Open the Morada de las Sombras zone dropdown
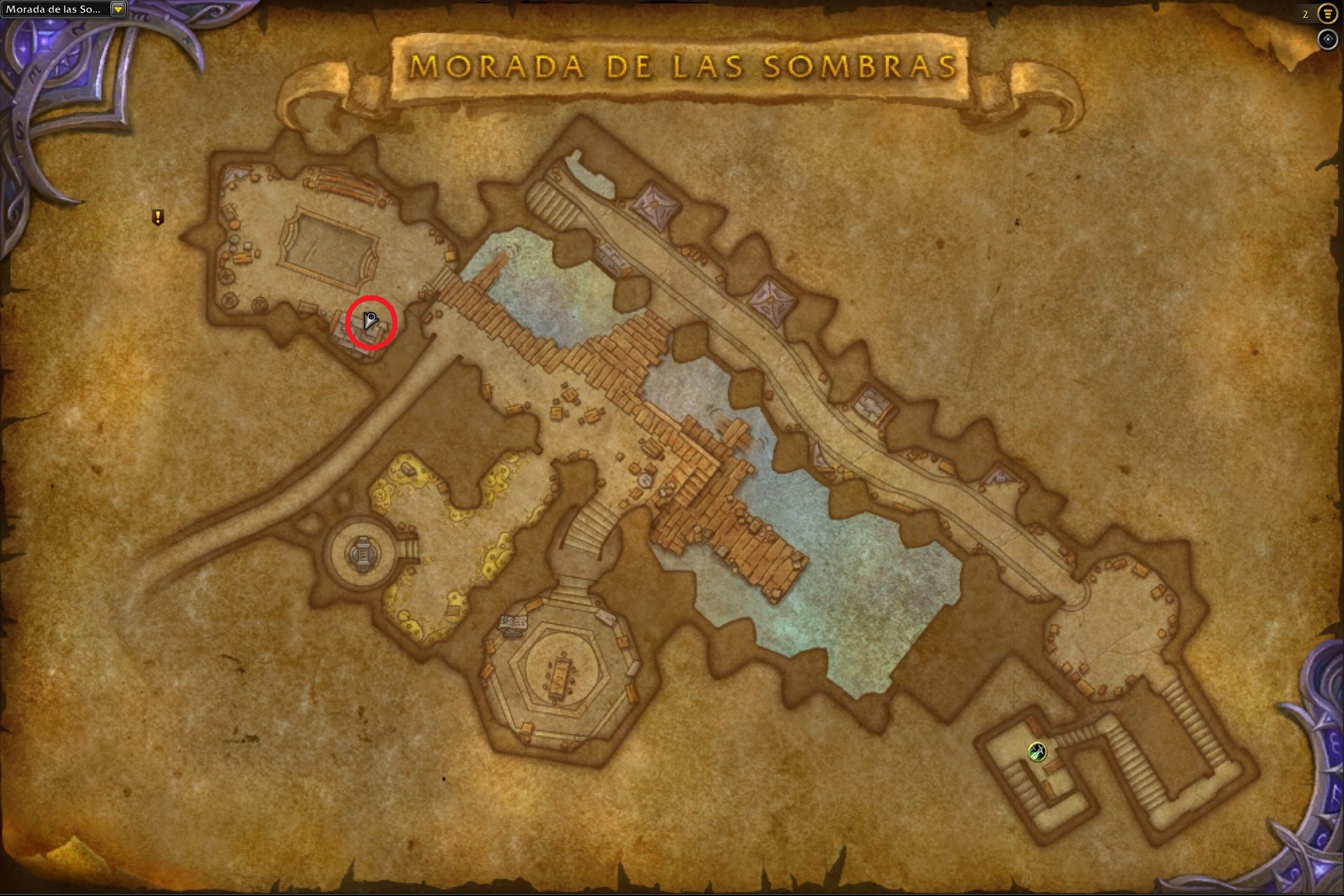This screenshot has height=896, width=1344. [x=118, y=9]
